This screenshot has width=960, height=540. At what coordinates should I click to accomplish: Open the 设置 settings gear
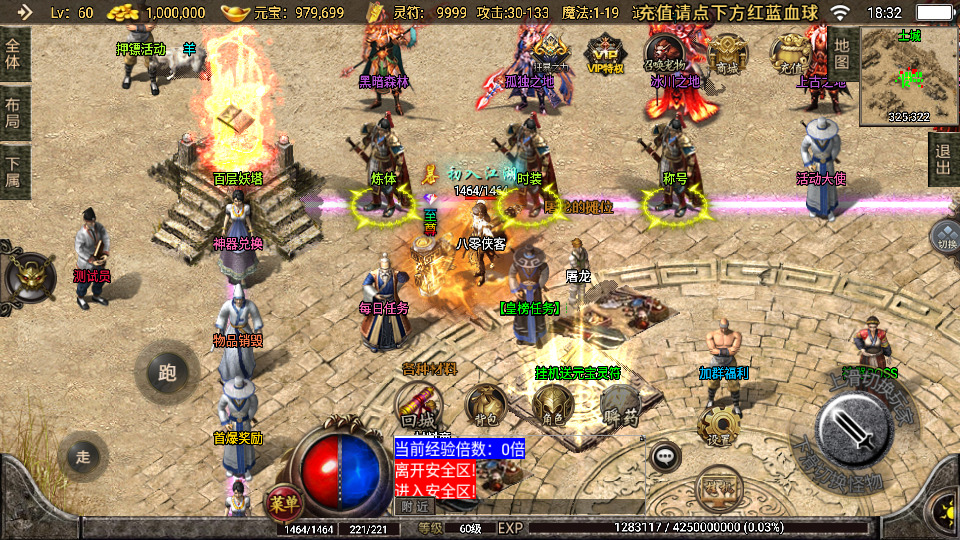716,427
